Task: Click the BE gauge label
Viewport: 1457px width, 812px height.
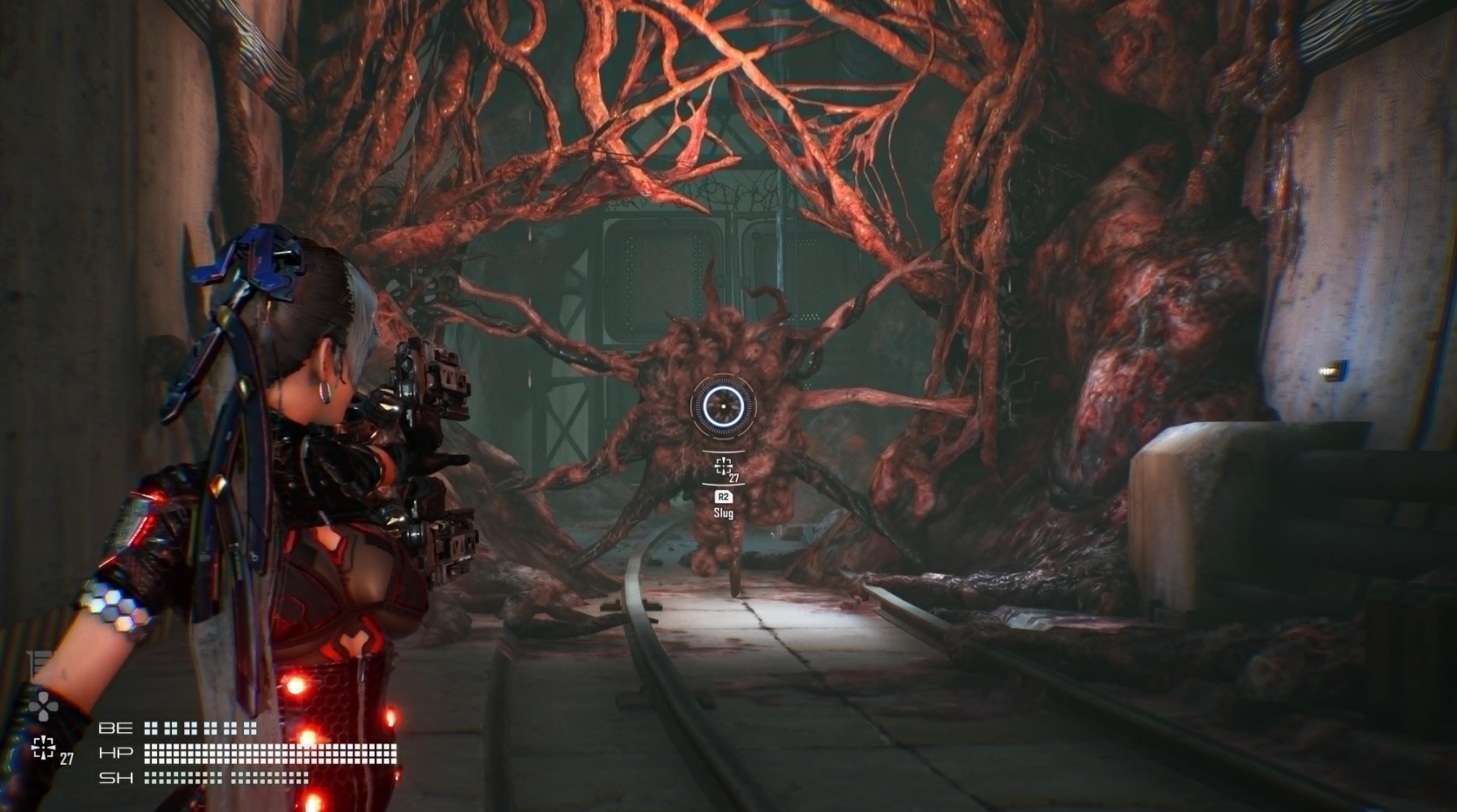Action: (x=117, y=727)
